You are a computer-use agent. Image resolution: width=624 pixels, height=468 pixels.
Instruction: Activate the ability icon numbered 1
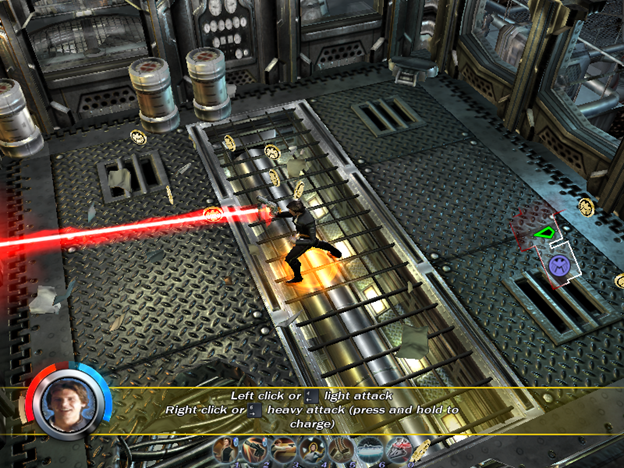click(225, 451)
